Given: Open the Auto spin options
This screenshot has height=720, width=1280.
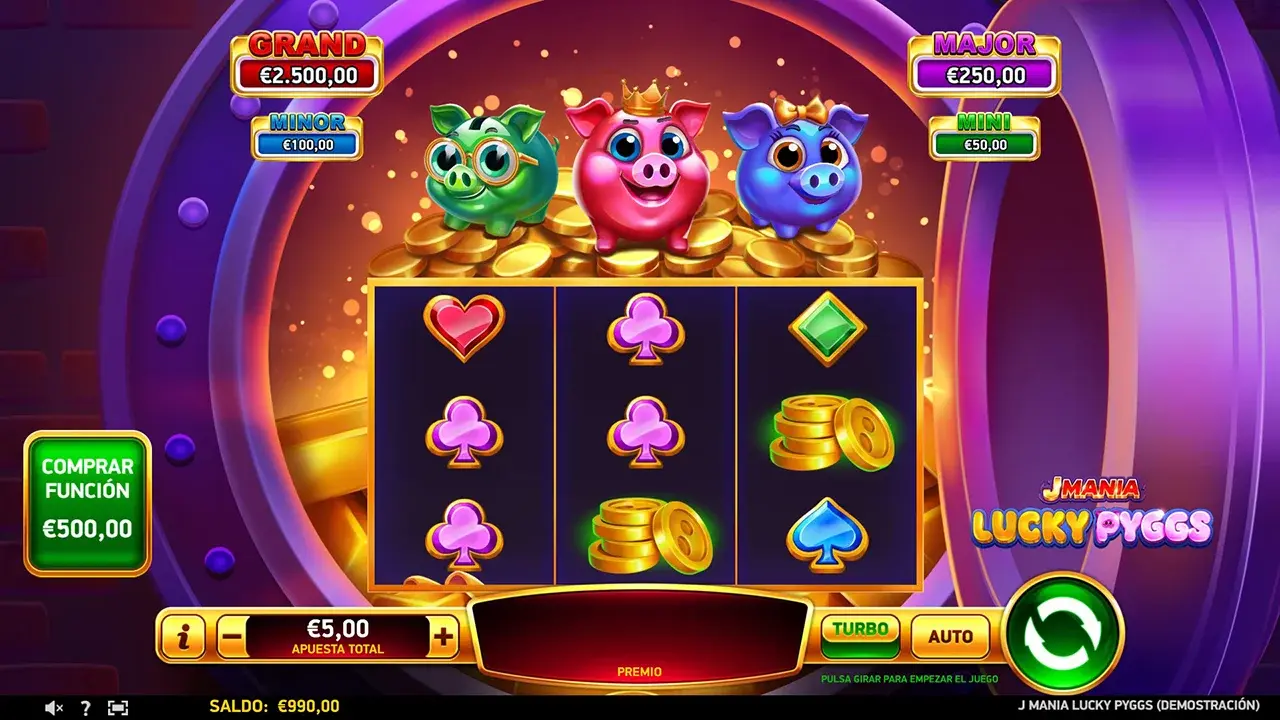Looking at the screenshot, I should [950, 636].
